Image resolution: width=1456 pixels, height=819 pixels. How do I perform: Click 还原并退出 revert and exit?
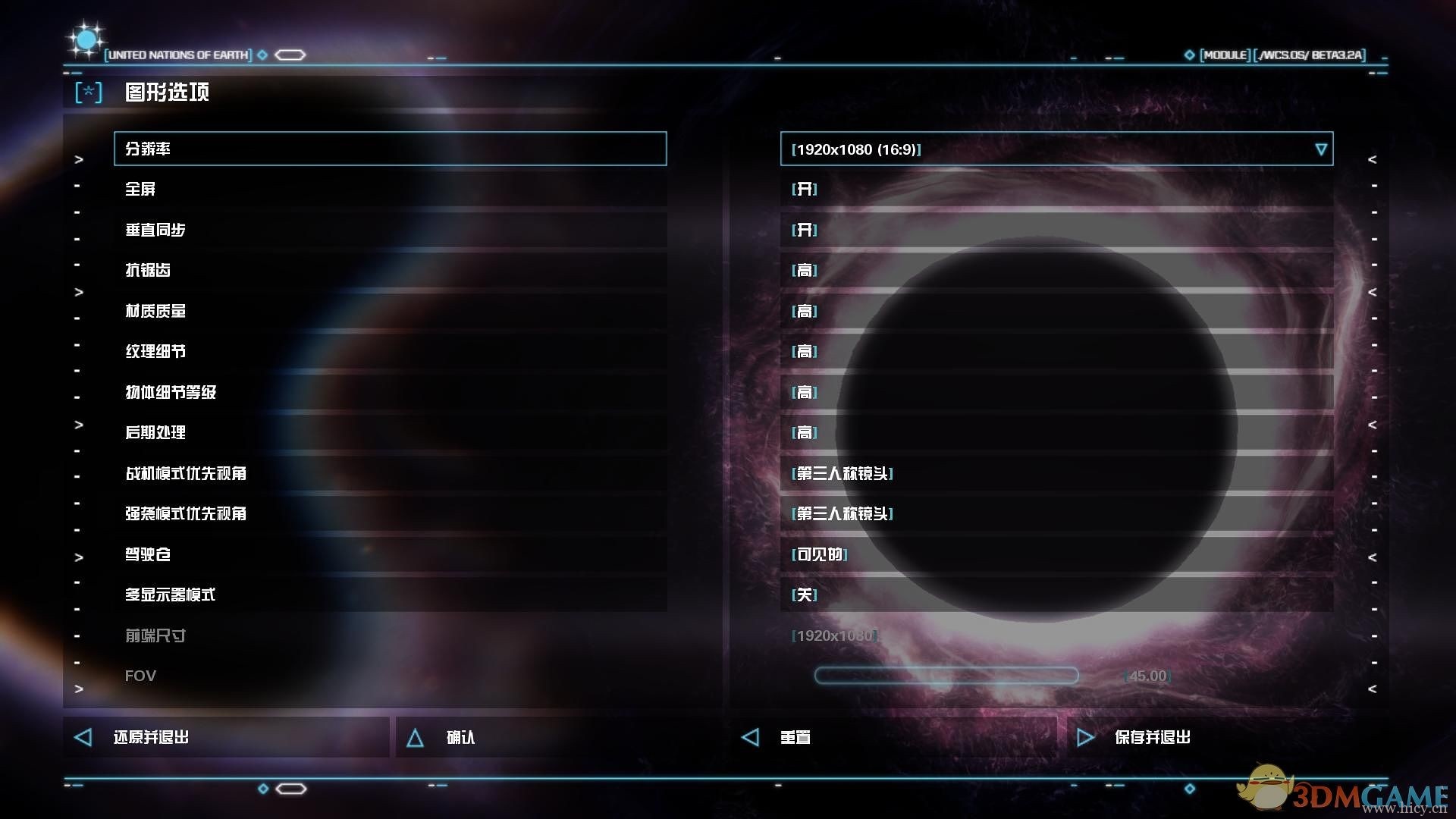tap(226, 737)
